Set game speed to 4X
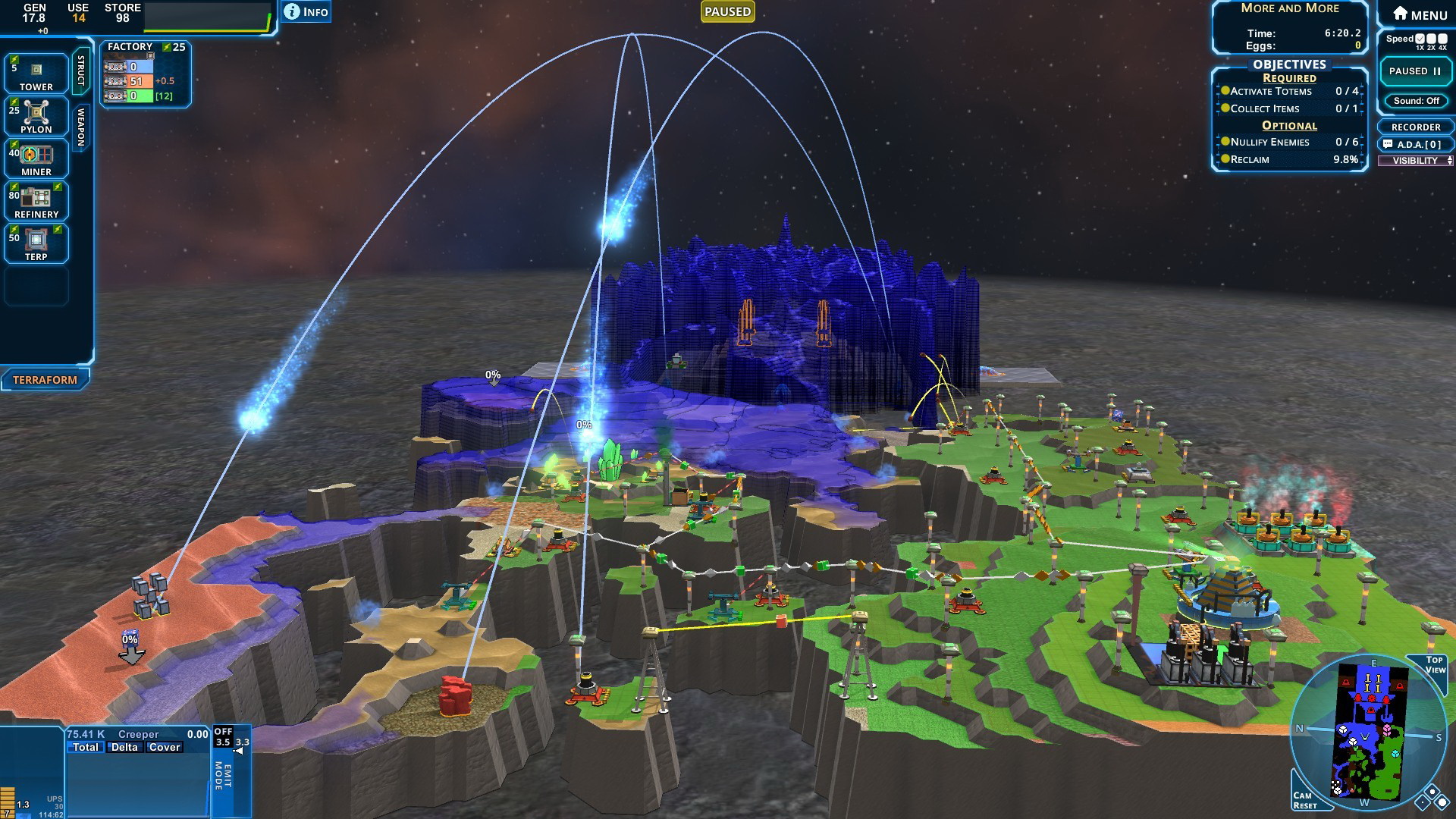1456x819 pixels. (x=1442, y=39)
